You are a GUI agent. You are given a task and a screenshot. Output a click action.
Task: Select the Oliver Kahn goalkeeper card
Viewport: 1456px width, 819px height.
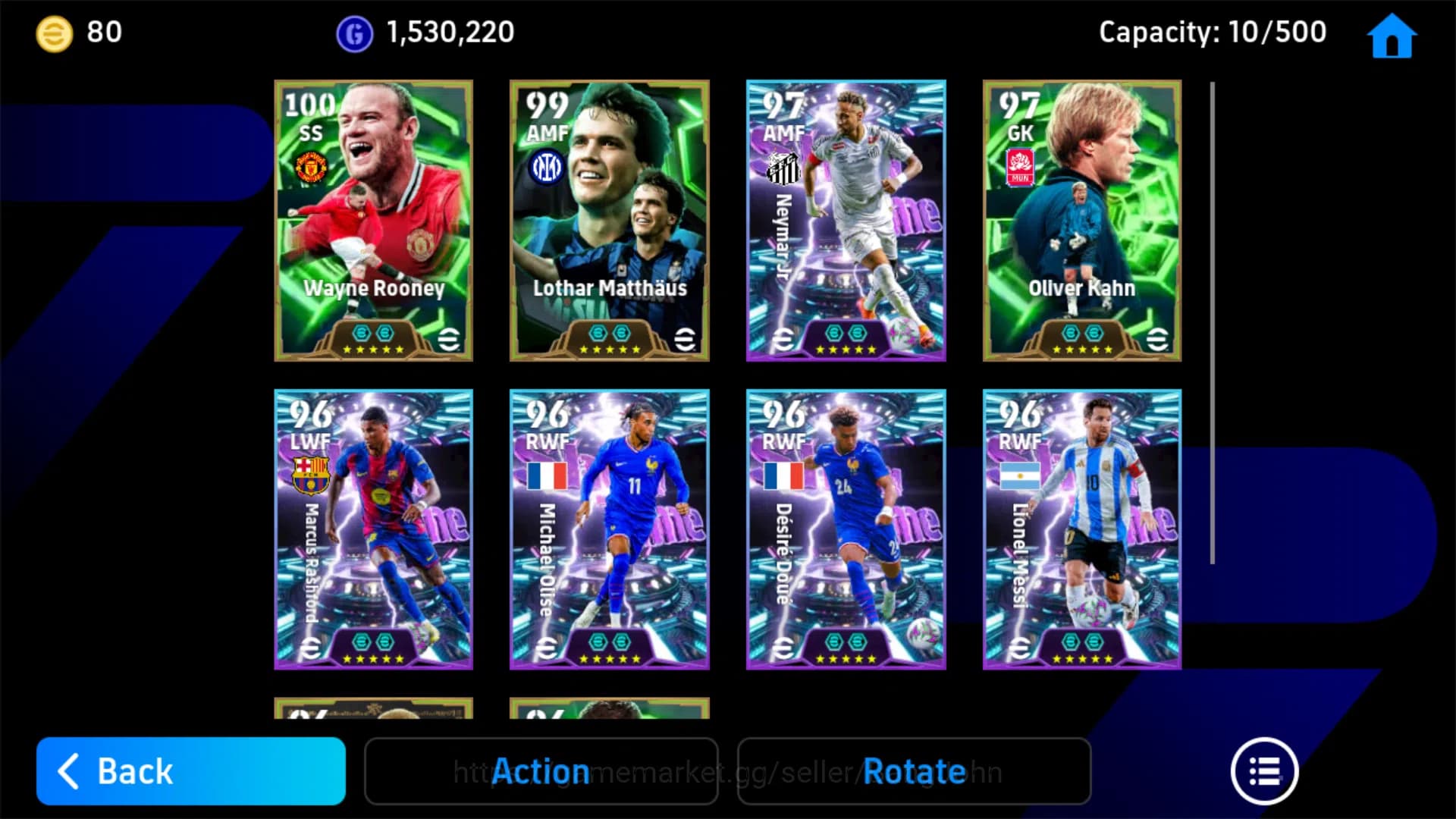1081,220
